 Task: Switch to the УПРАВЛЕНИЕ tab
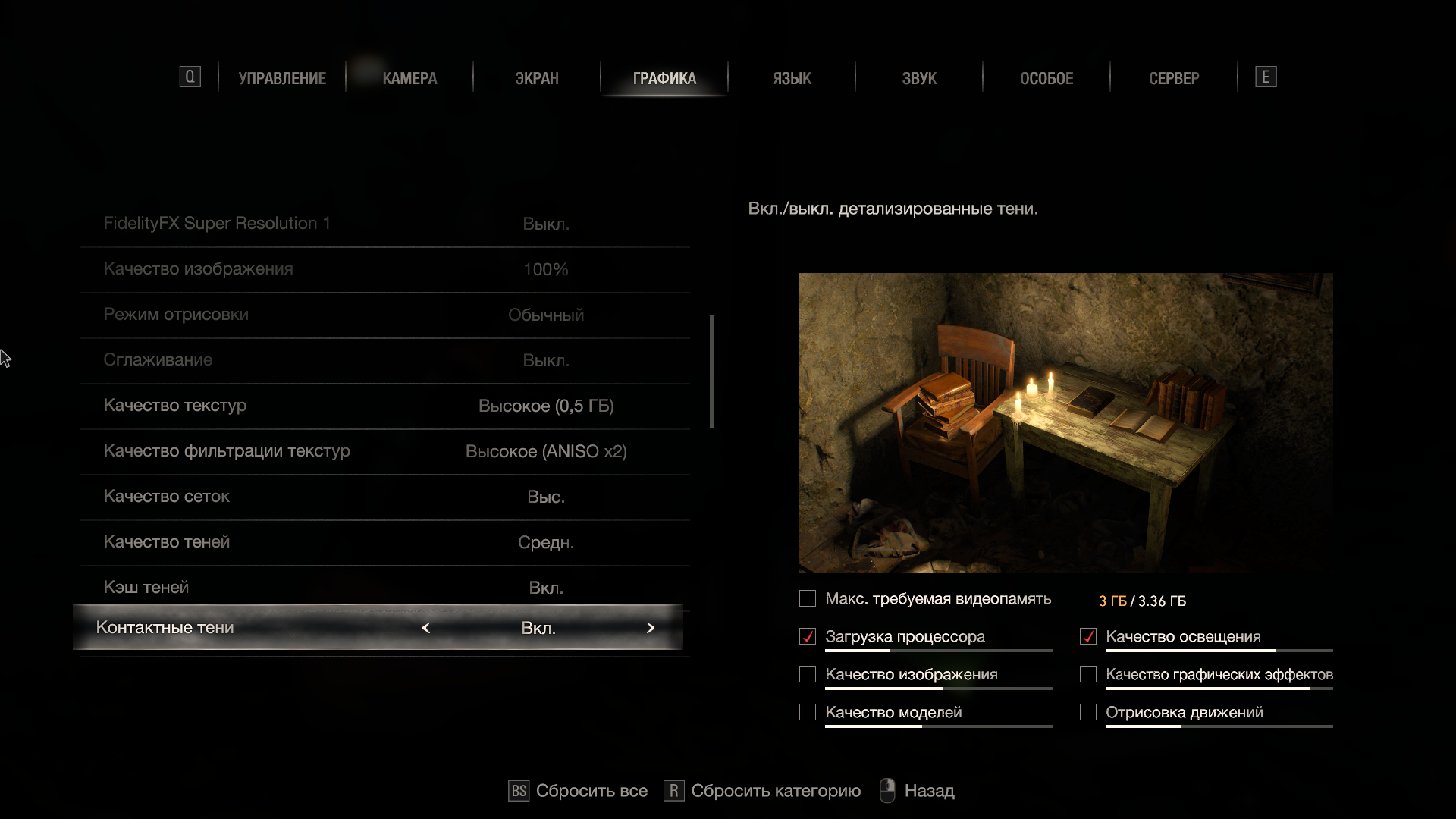(282, 78)
